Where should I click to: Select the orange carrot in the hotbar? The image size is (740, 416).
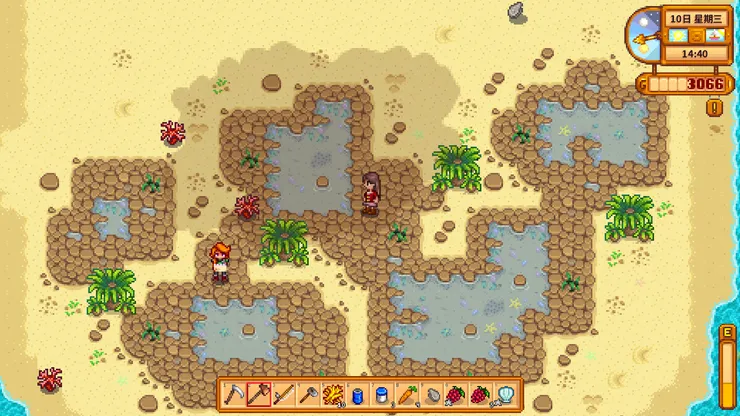click(407, 395)
